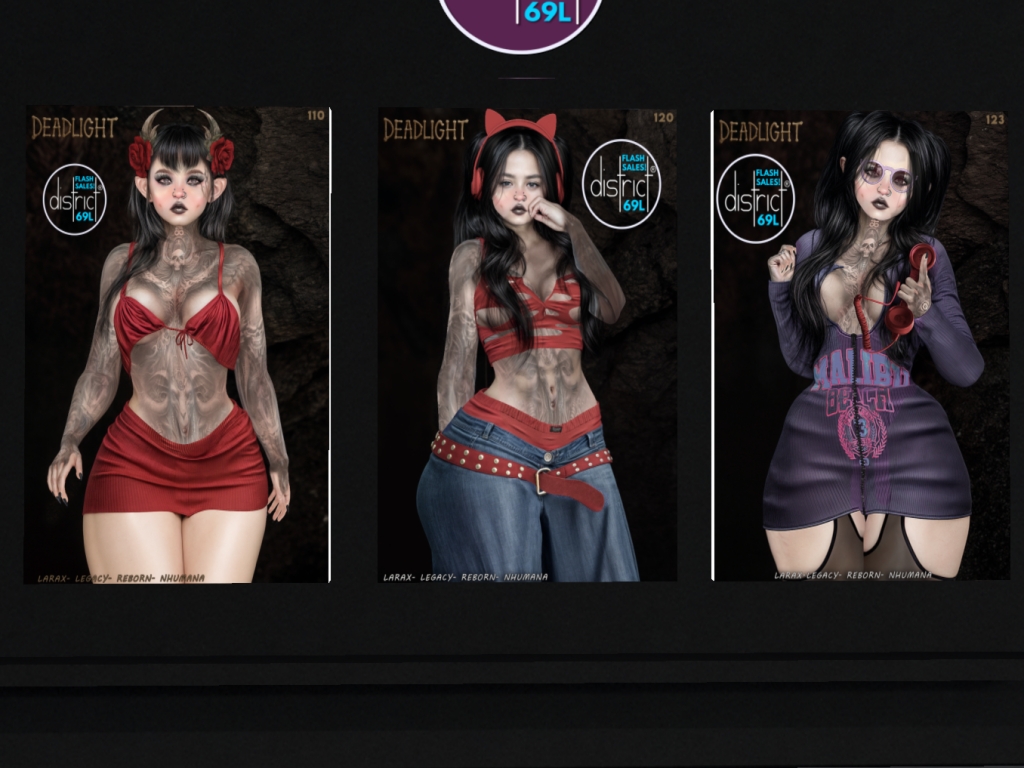The image size is (1024, 768).
Task: Select the red bikini outfit vendor numbered 110
Action: (177, 345)
